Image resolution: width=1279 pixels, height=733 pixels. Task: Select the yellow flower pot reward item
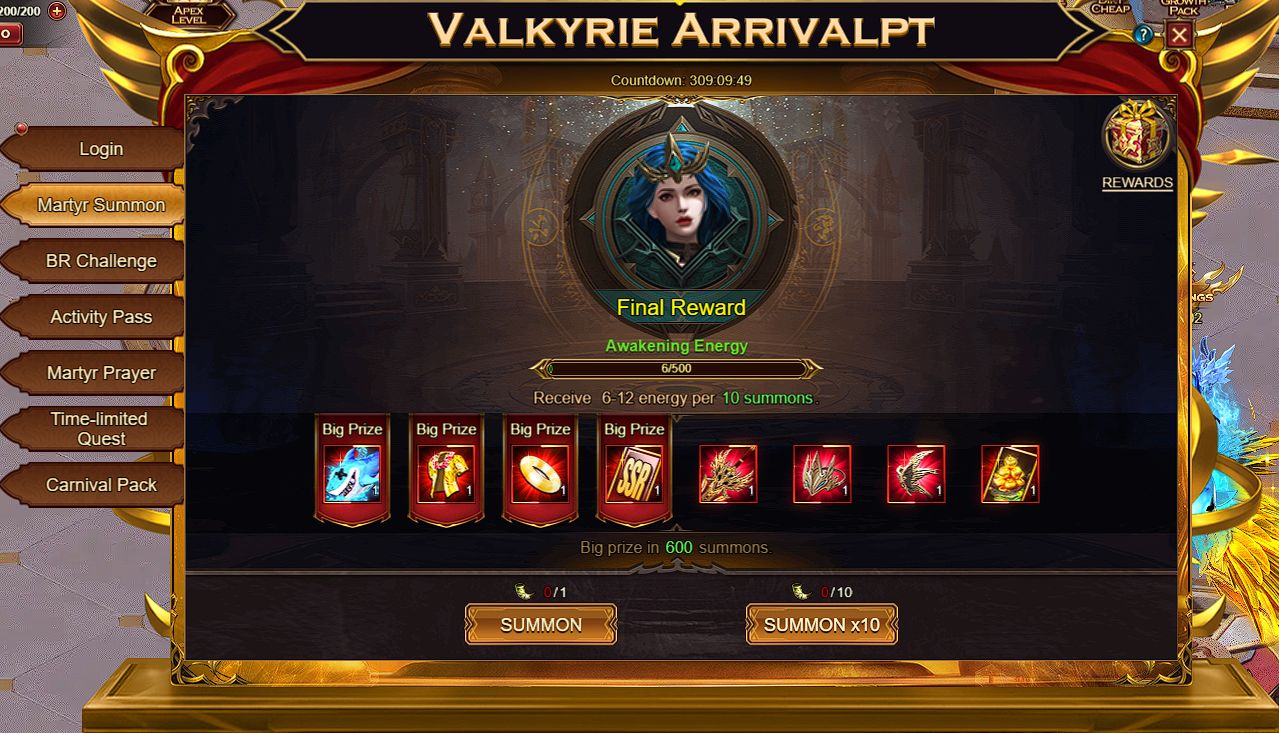pos(1010,474)
